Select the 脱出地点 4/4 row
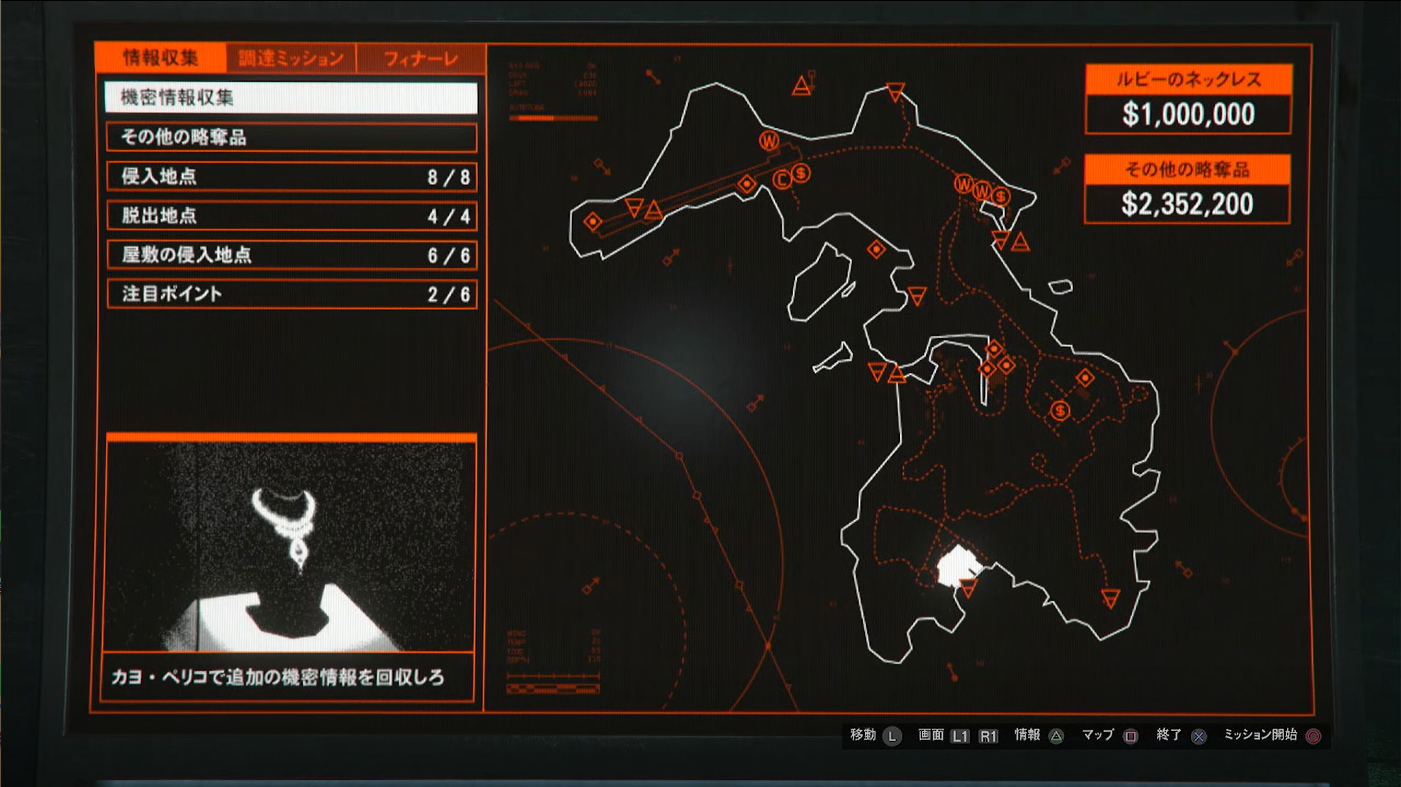Image resolution: width=1401 pixels, height=787 pixels. click(291, 216)
